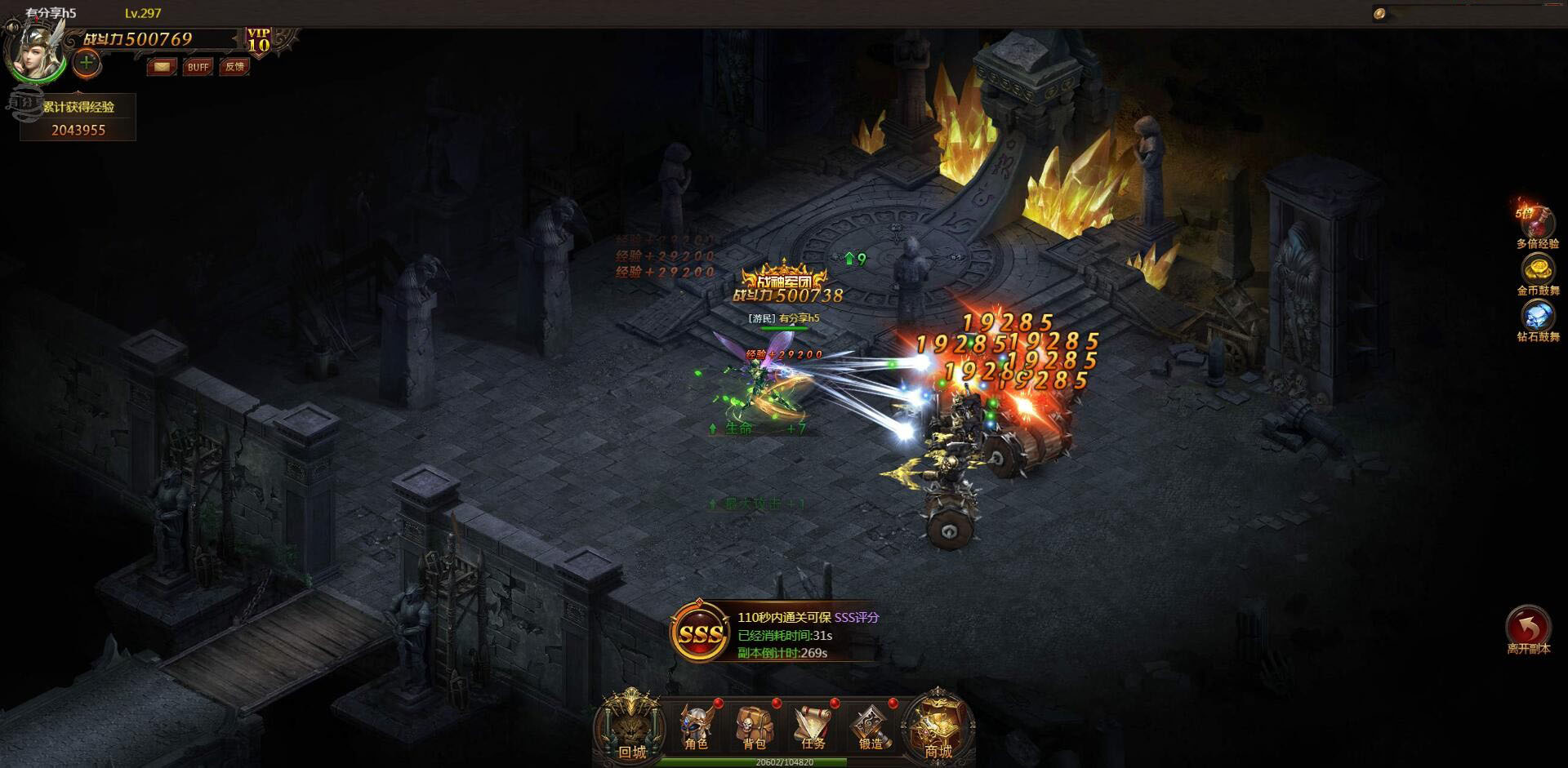
Task: Click the SSS rating emblem
Action: 701,633
